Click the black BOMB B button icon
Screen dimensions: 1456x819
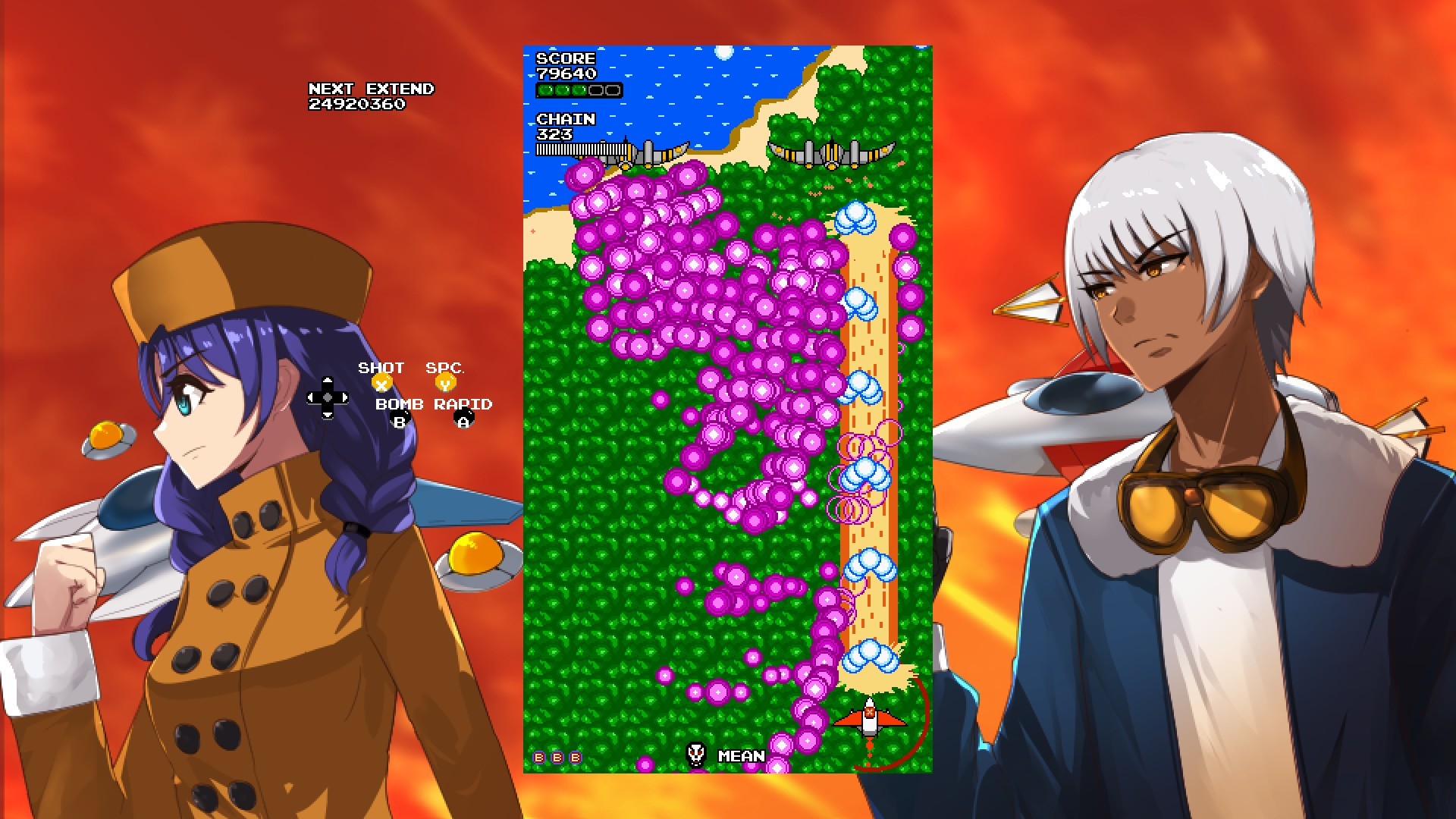coord(400,418)
